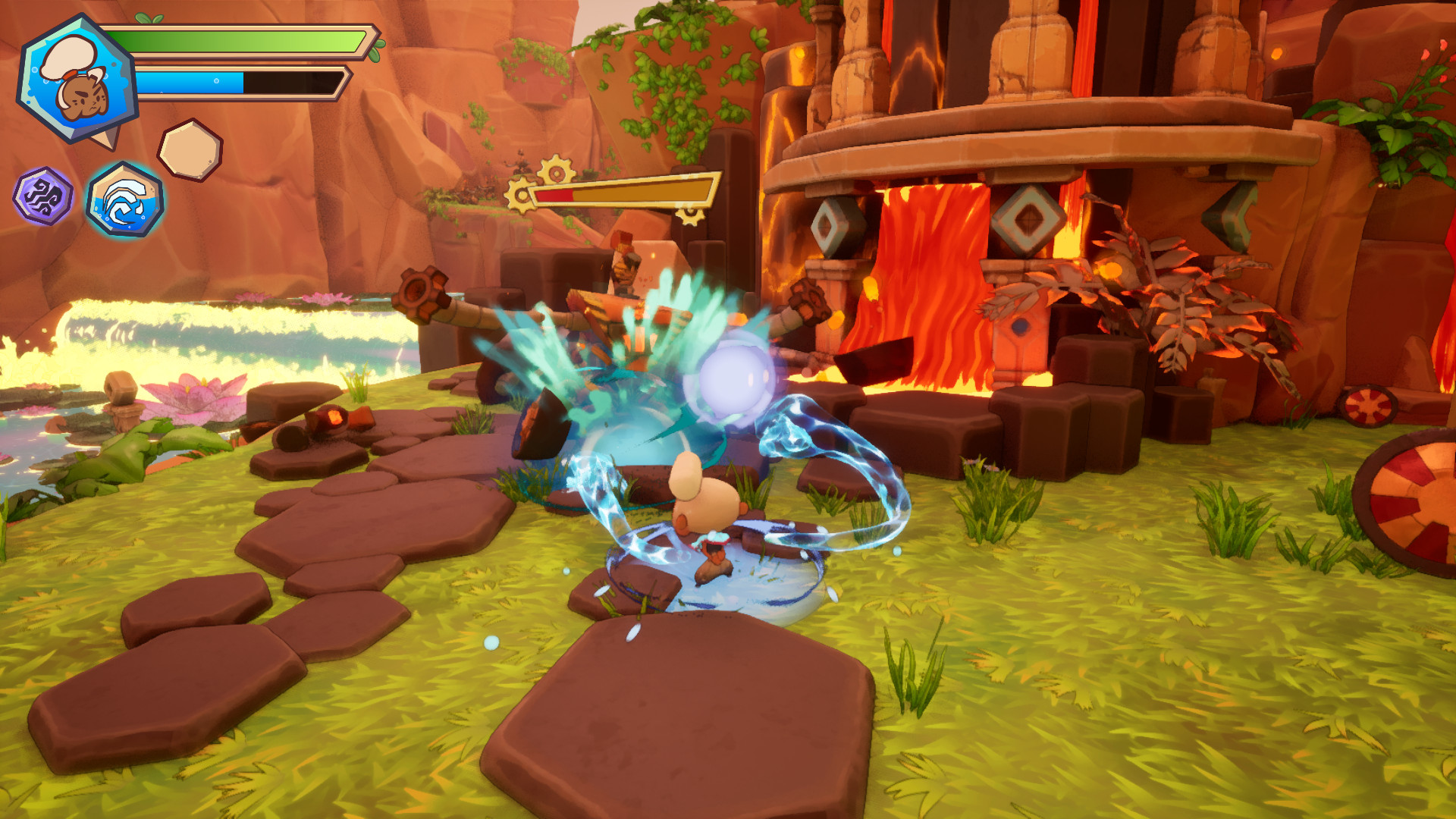1456x819 pixels.
Task: Activate the blue water wave ability
Action: 125,199
